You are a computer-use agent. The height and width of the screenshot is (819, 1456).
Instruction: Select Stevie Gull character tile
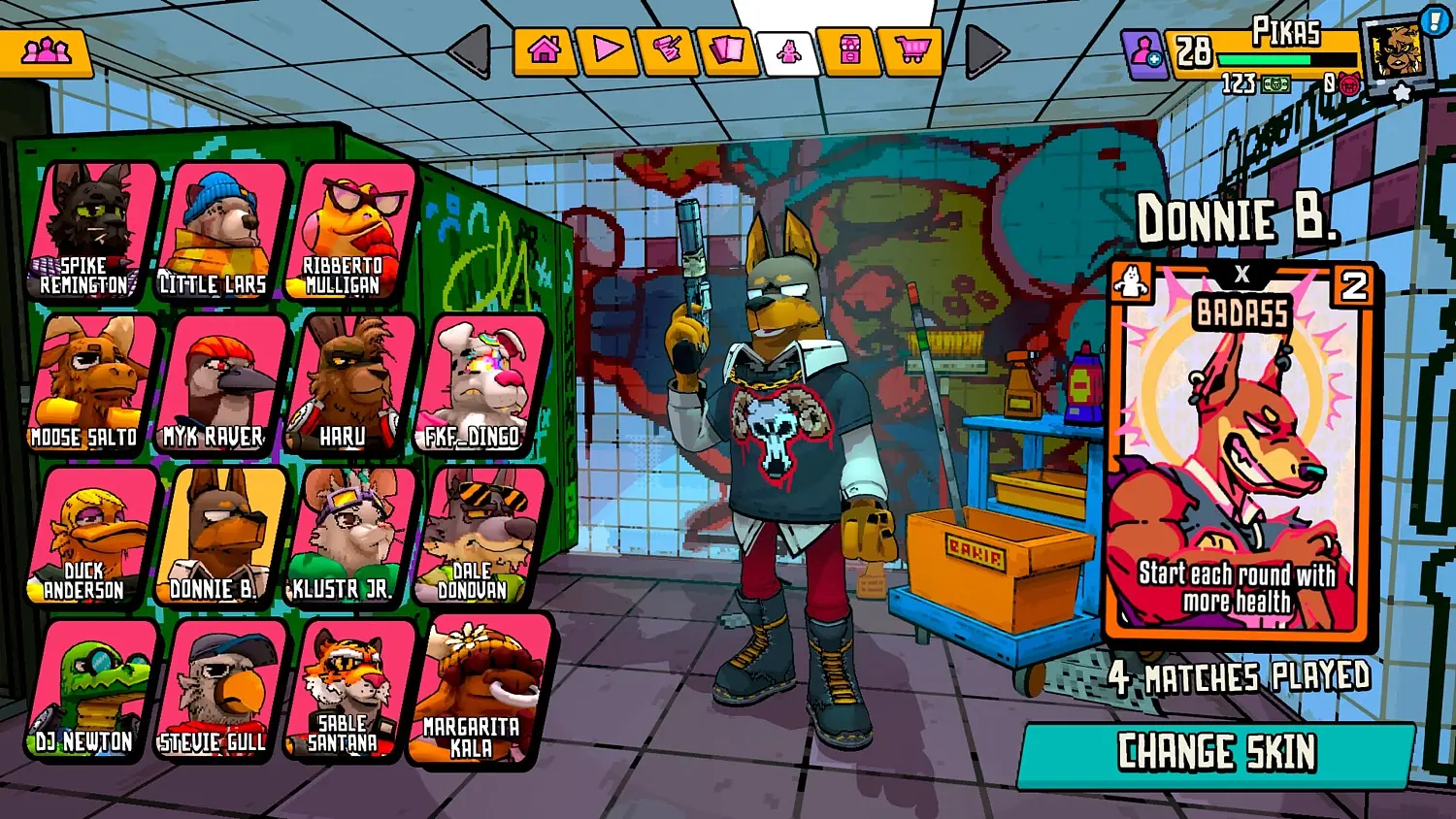tap(220, 690)
